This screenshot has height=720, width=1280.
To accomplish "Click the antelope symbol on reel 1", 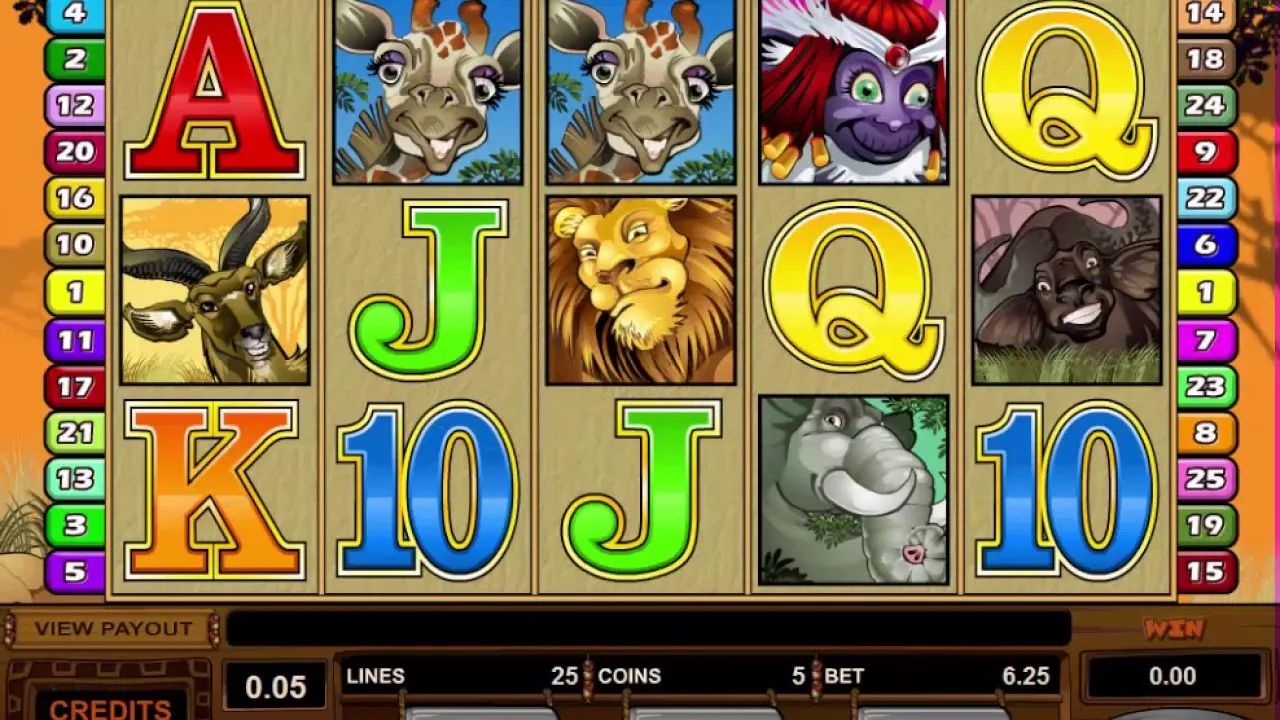I will click(210, 290).
